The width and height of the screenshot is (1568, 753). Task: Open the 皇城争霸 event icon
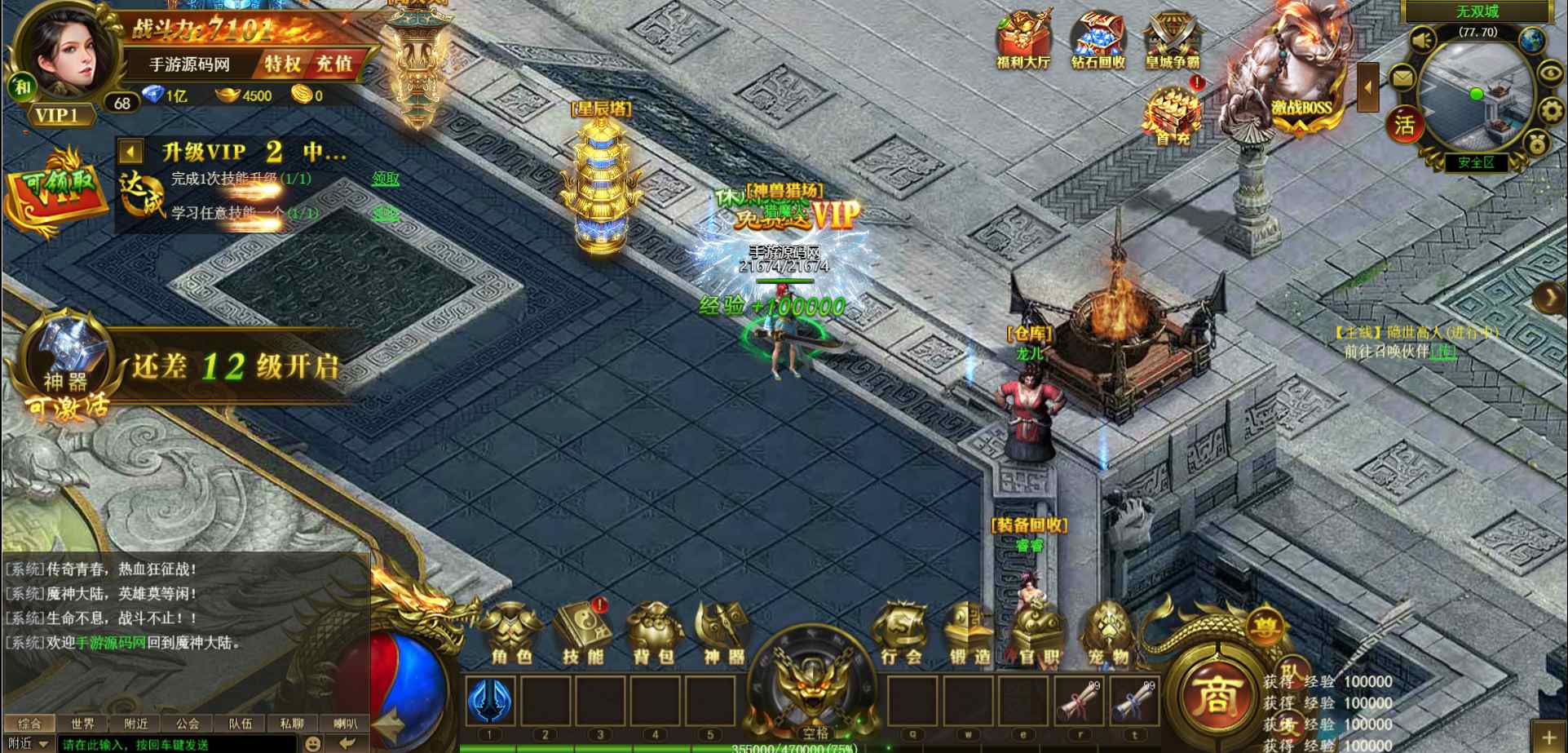point(1173,41)
